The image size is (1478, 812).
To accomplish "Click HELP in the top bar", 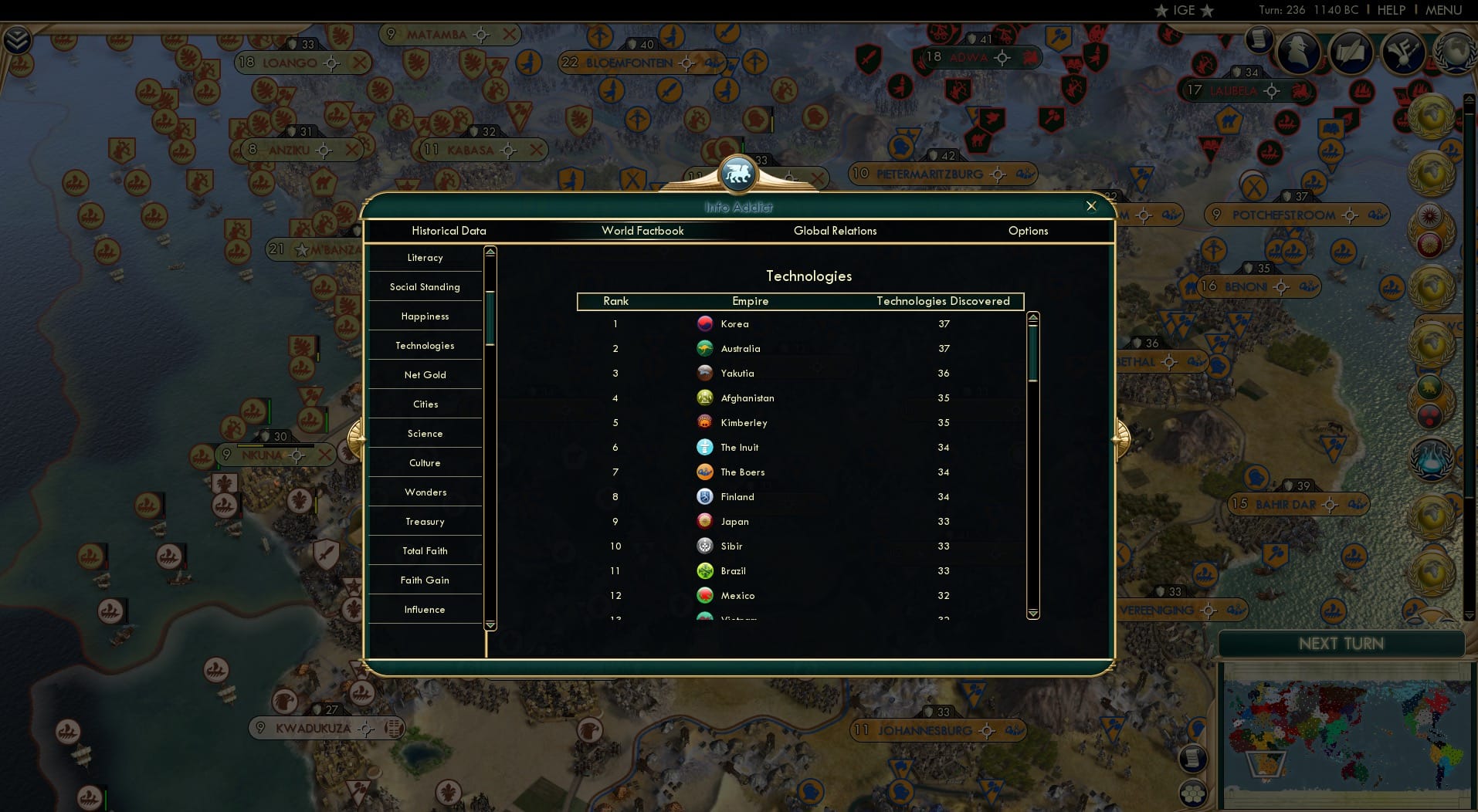I will click(1390, 10).
